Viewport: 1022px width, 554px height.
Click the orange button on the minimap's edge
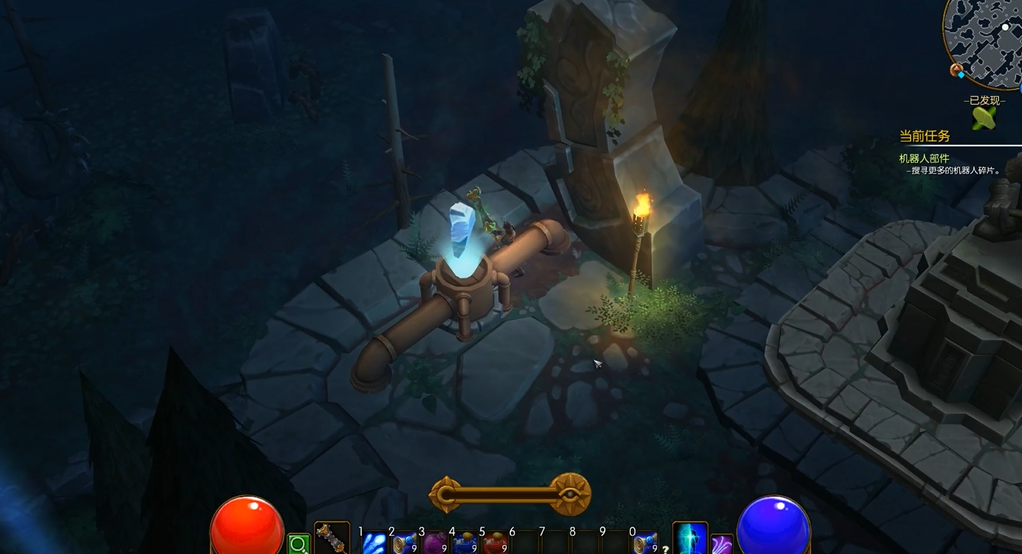(957, 70)
